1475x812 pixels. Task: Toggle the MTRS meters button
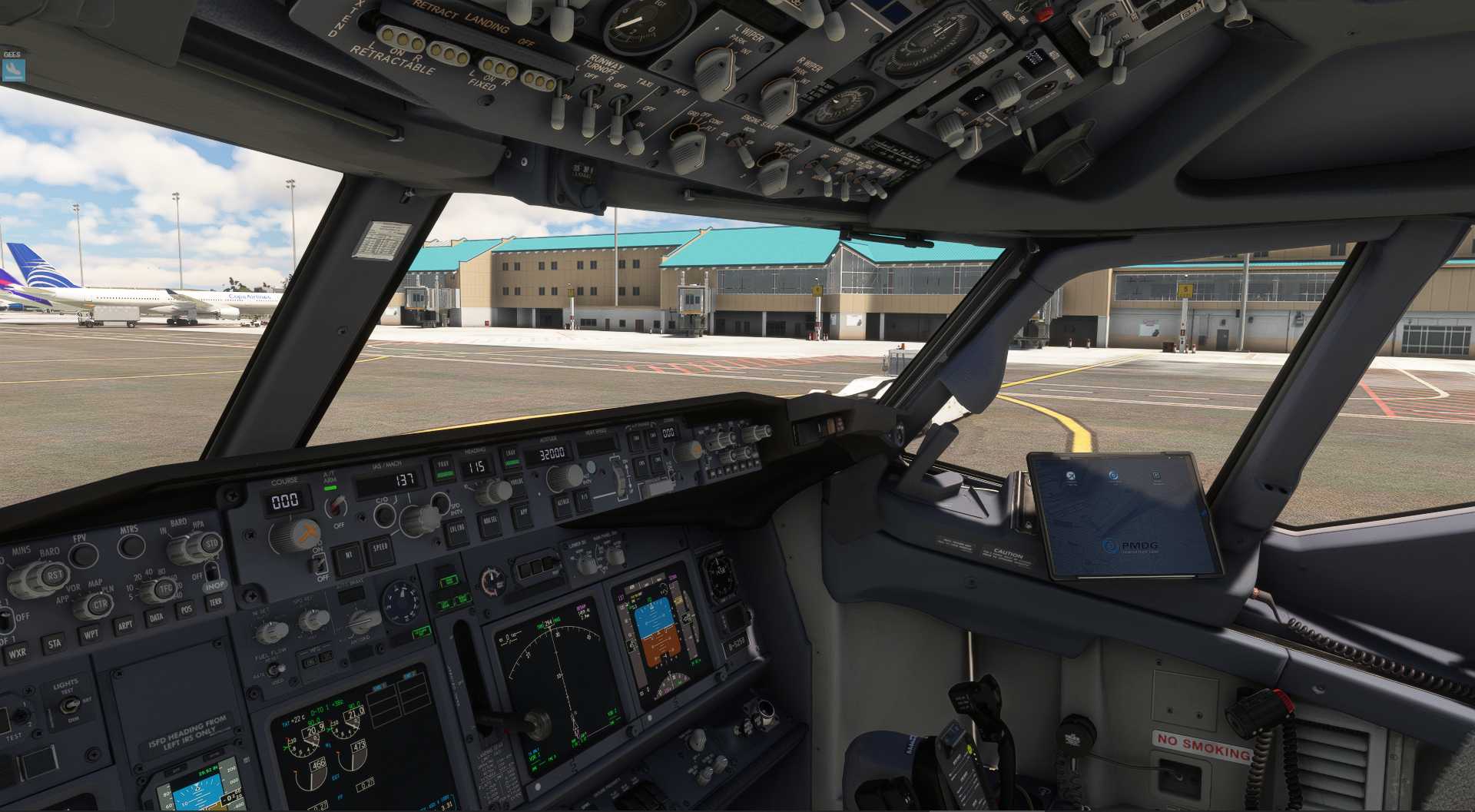click(x=131, y=545)
